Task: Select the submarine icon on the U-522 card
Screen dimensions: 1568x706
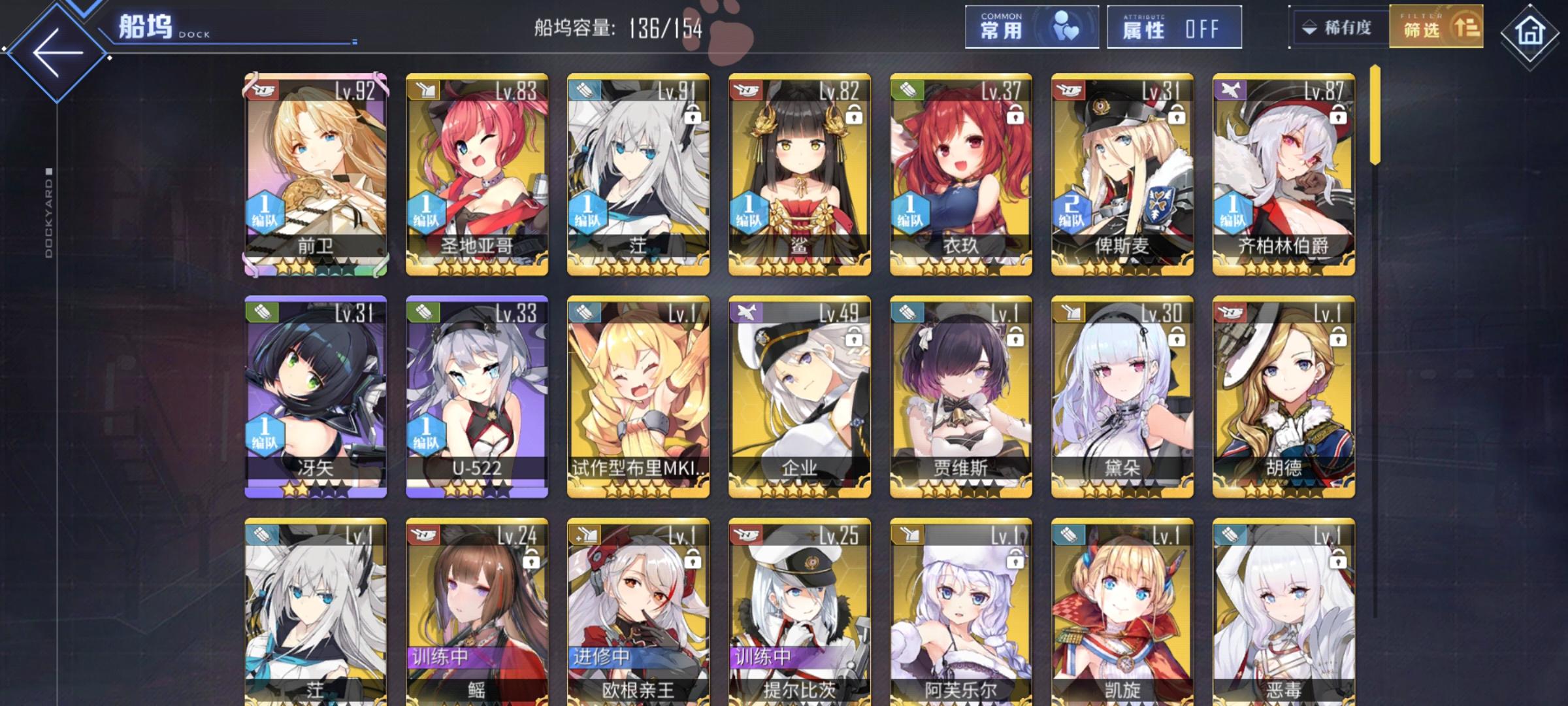Action: [422, 312]
